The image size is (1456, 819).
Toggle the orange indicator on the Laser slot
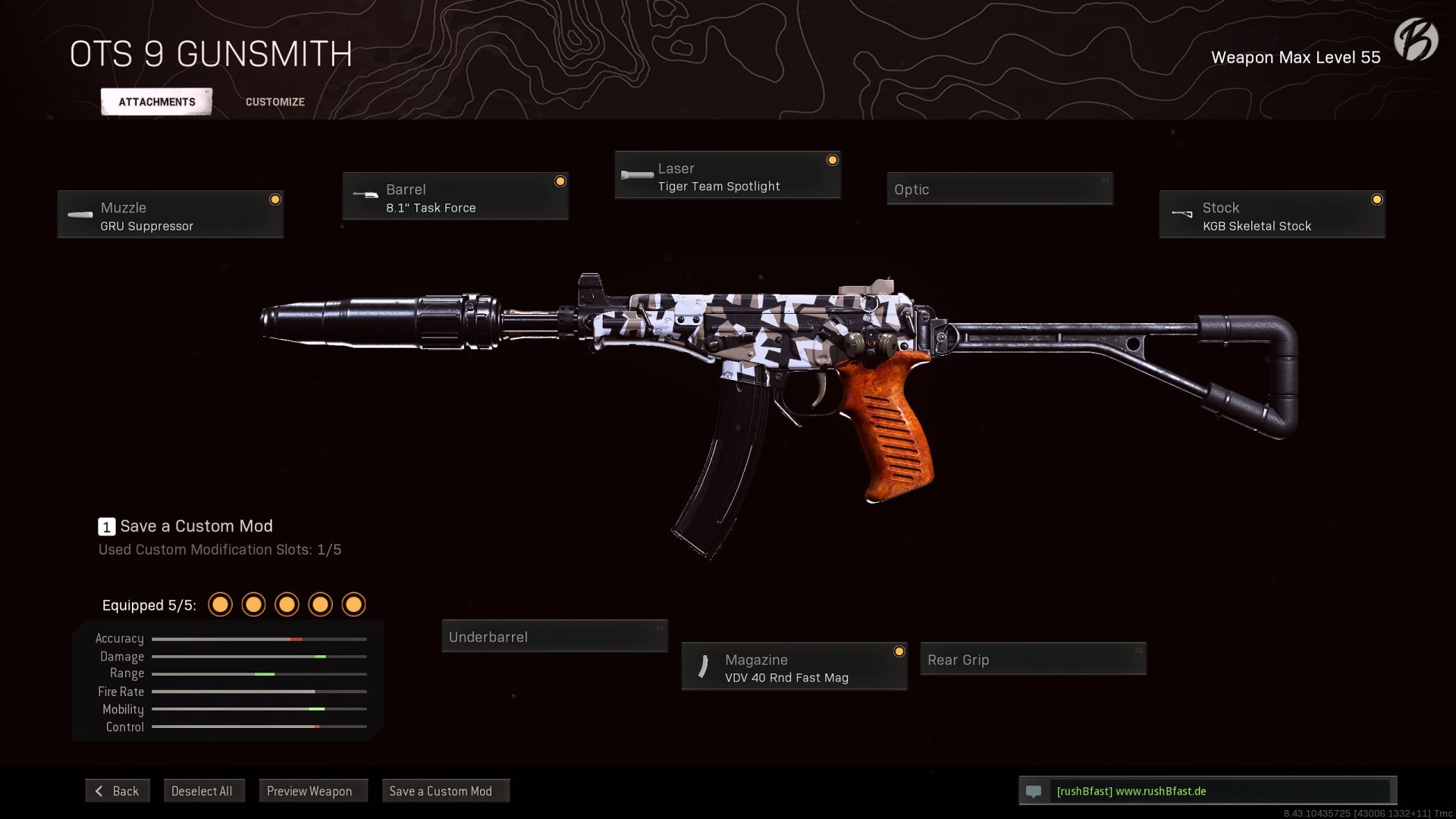[833, 159]
